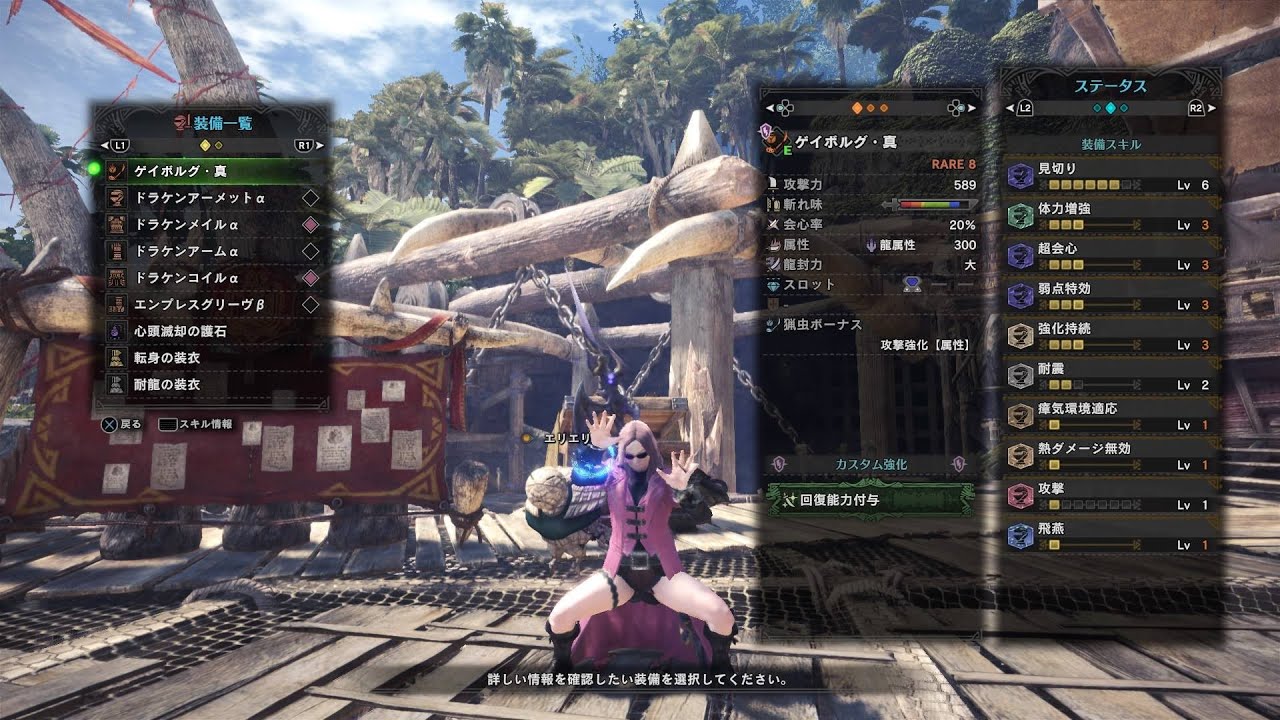
Task: Select the 弱点特効 skill row
Action: 1112,297
